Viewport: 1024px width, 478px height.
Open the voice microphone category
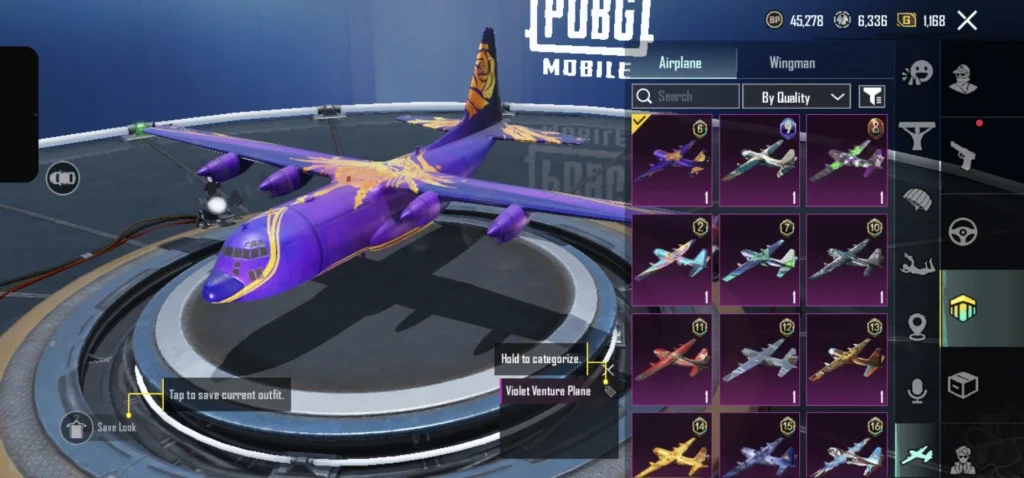tap(916, 390)
